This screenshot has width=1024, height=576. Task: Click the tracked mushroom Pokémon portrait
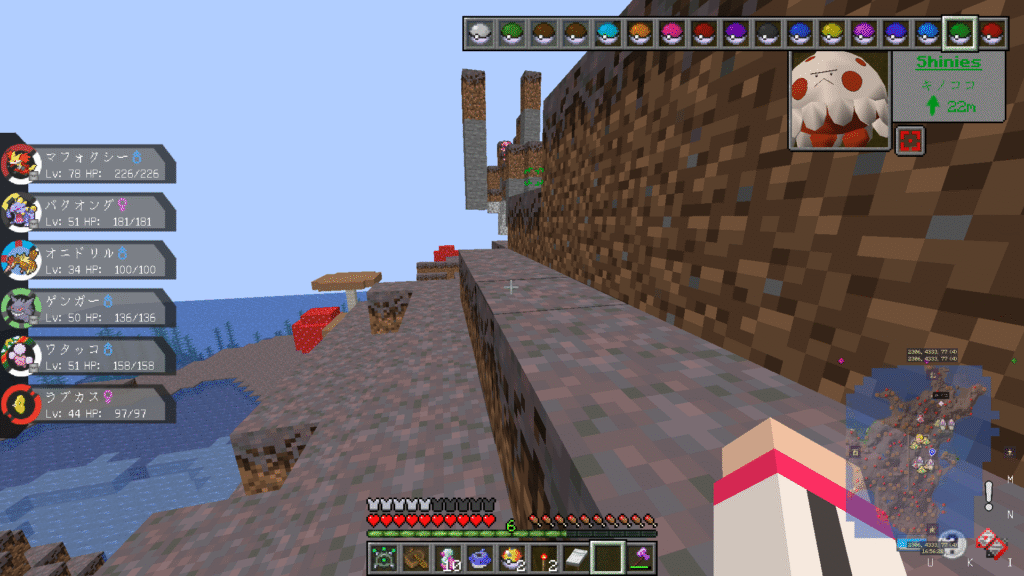[839, 100]
